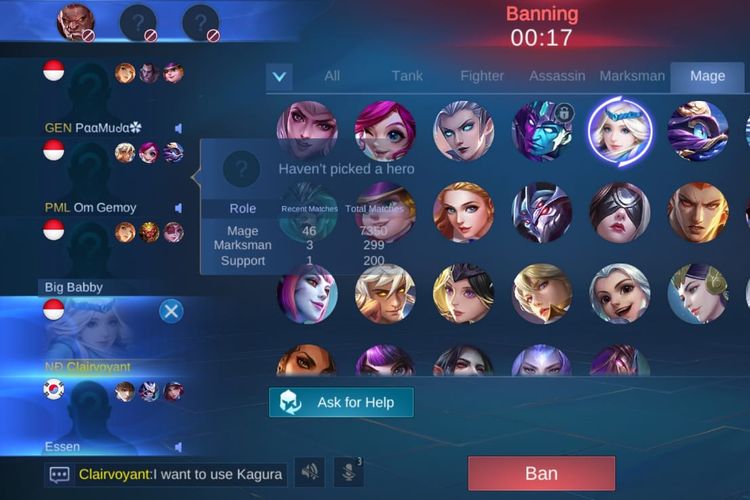Switch to the All heroes tab

tap(332, 76)
